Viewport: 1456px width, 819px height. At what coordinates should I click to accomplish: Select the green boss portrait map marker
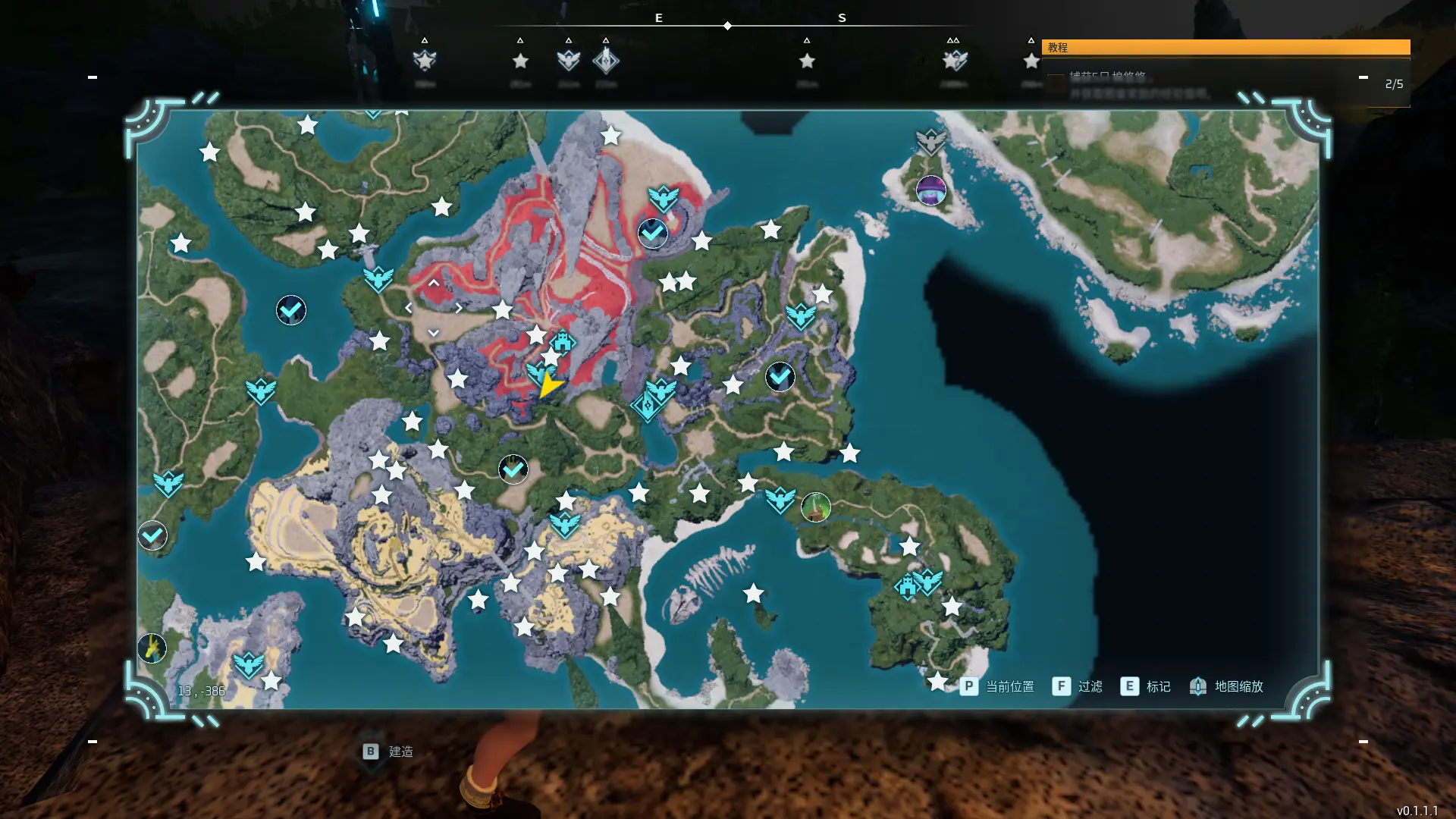click(816, 507)
